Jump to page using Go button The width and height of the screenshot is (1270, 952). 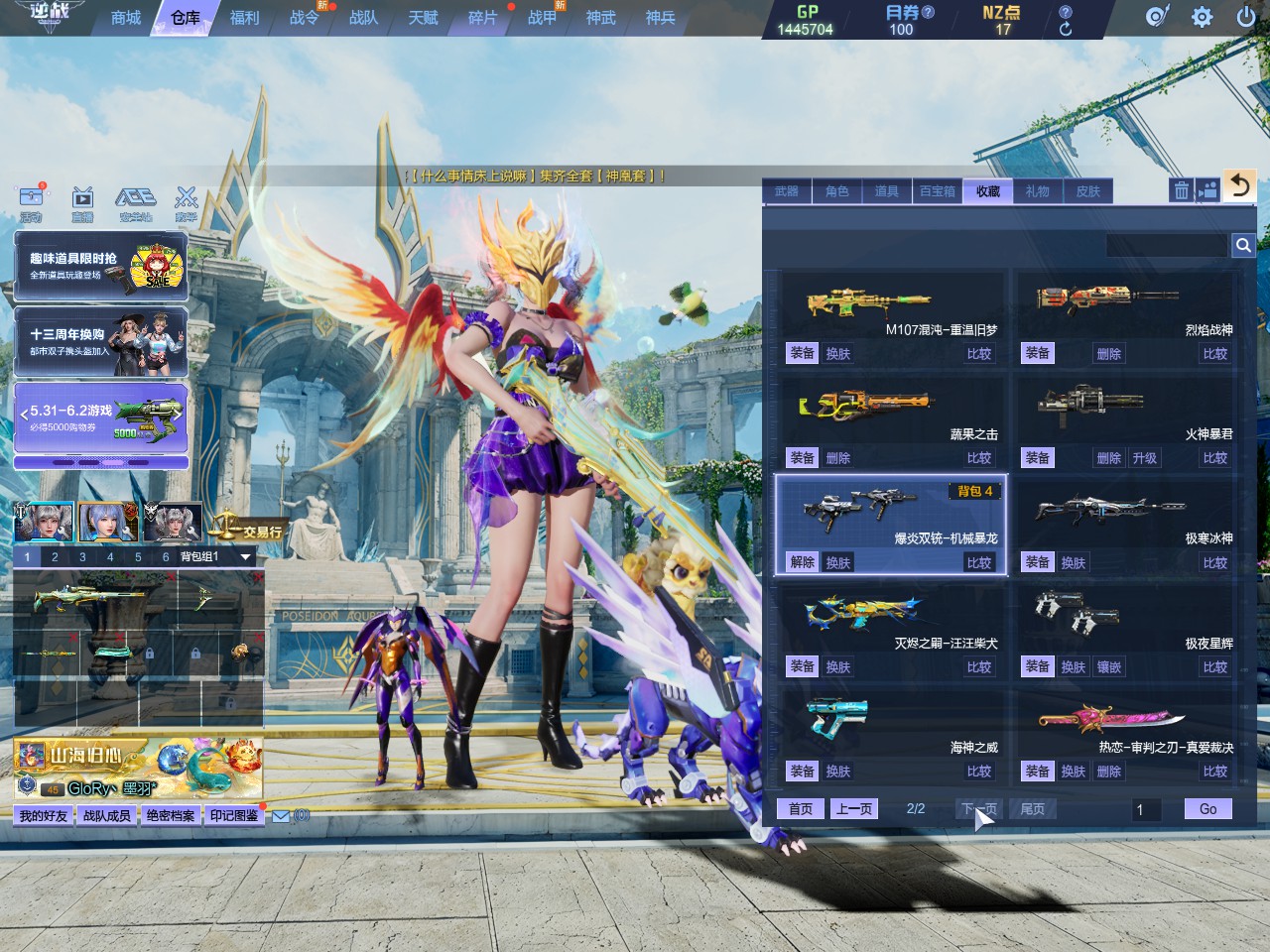click(1207, 809)
